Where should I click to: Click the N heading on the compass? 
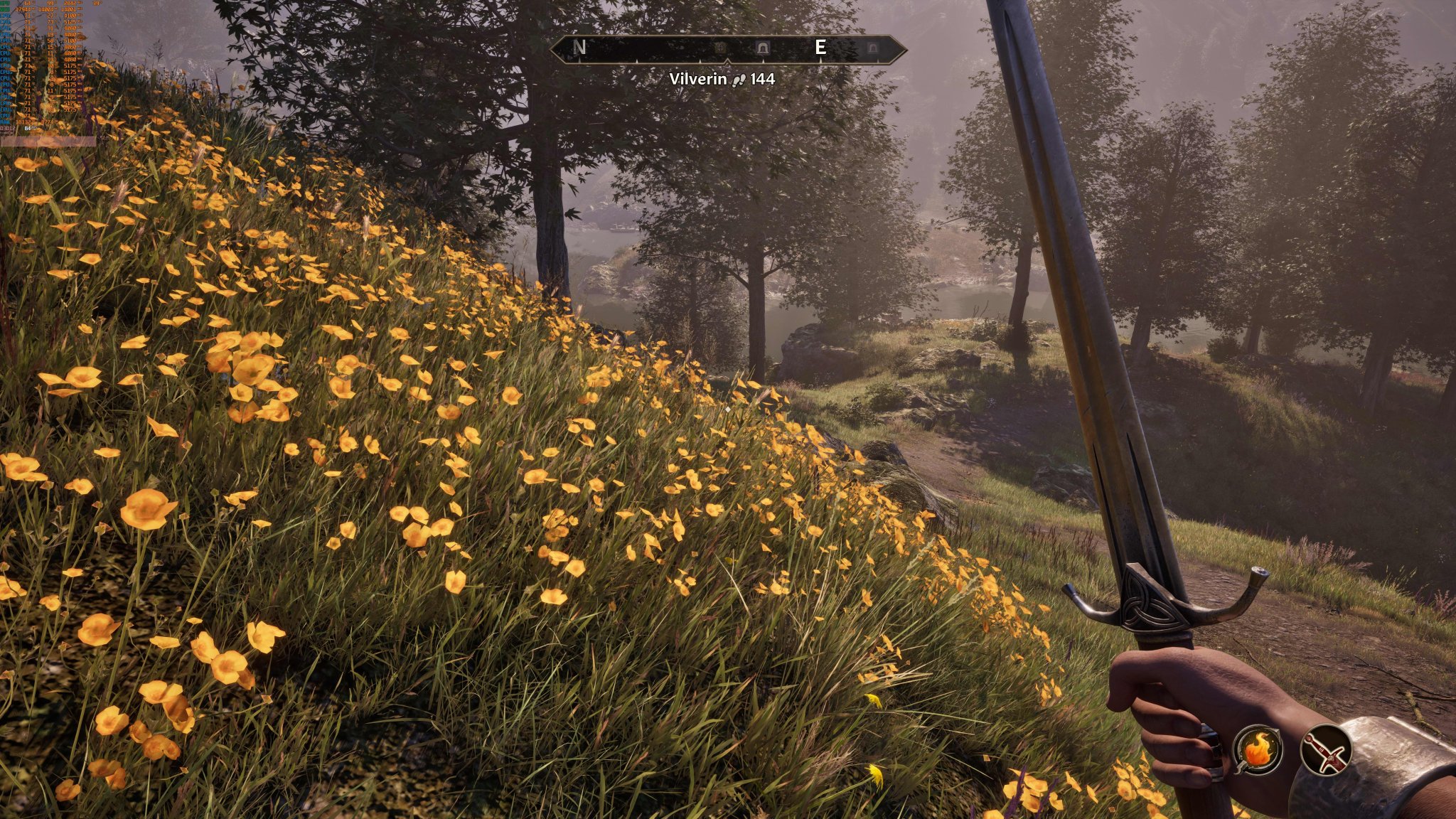[x=580, y=48]
